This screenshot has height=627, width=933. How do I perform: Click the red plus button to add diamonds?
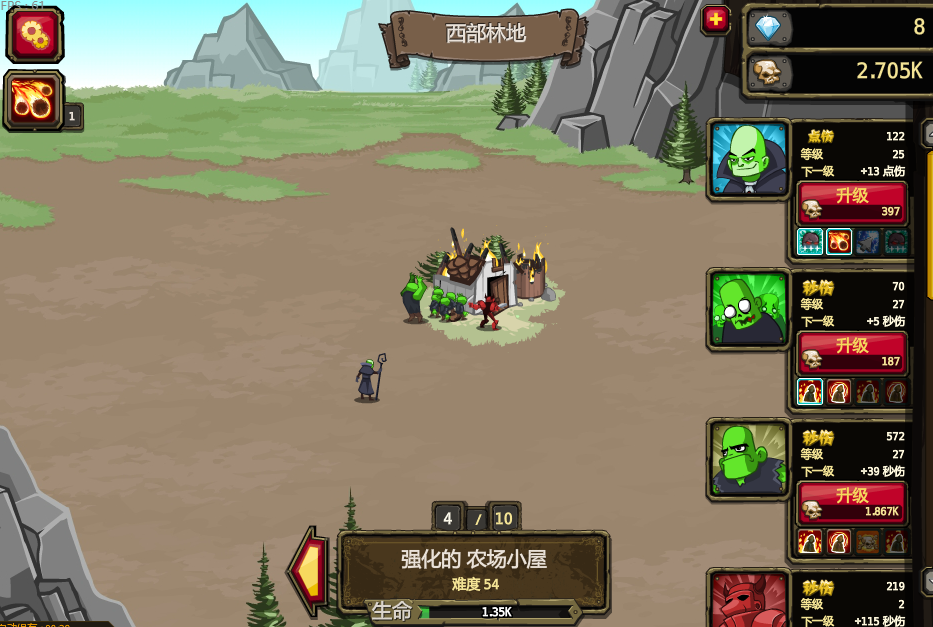pyautogui.click(x=715, y=20)
